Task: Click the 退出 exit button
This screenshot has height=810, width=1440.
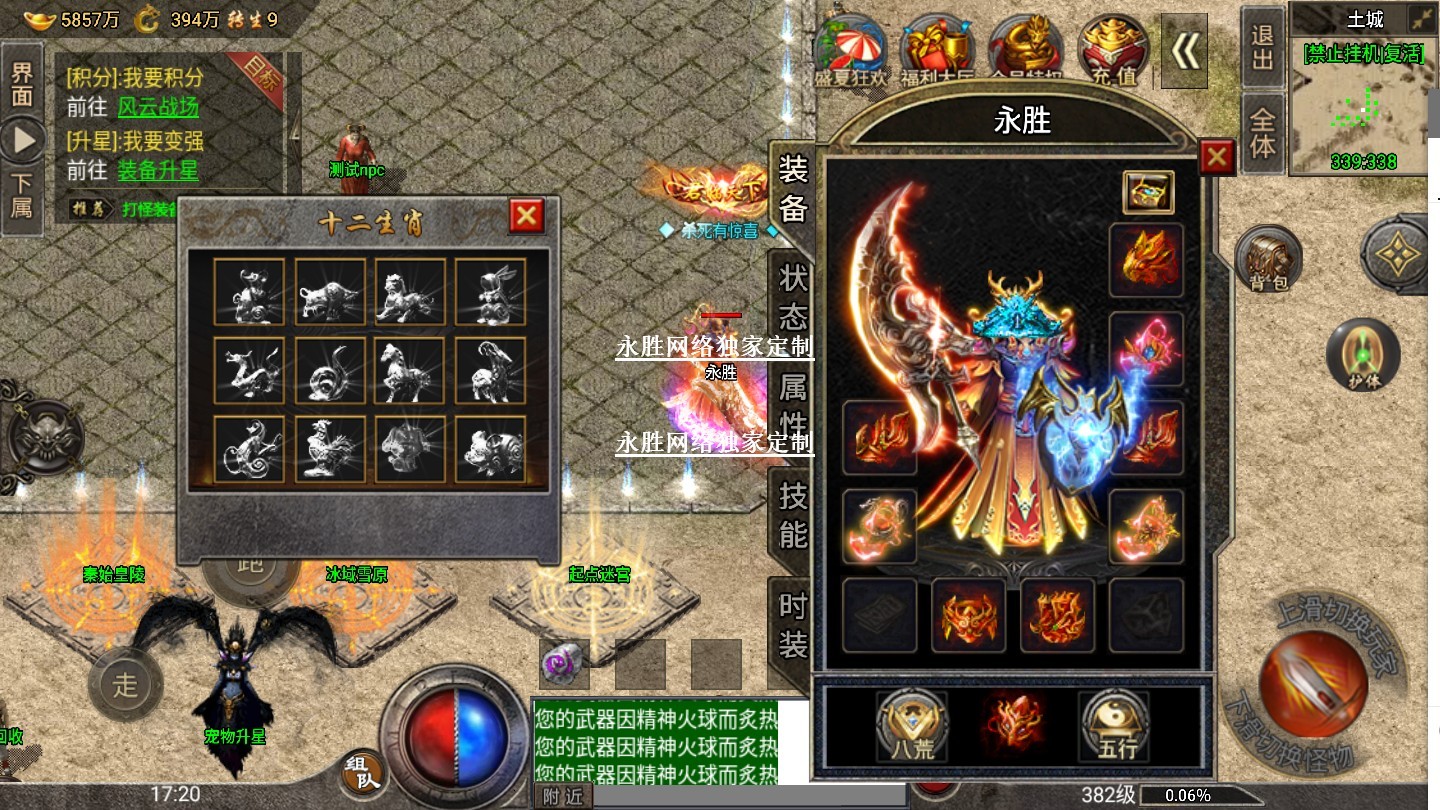Action: click(1263, 48)
